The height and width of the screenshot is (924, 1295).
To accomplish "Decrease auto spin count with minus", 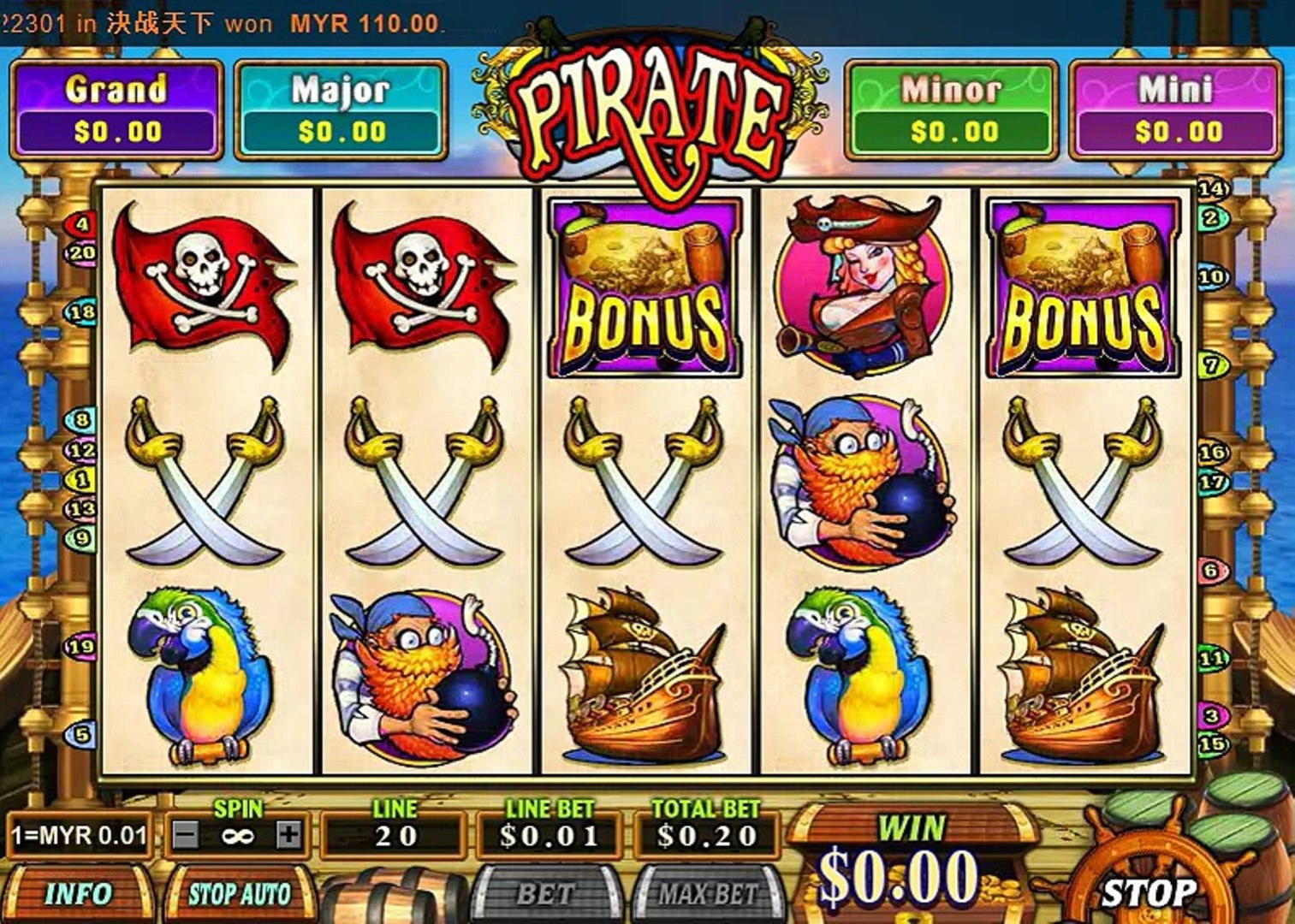I will pos(186,834).
